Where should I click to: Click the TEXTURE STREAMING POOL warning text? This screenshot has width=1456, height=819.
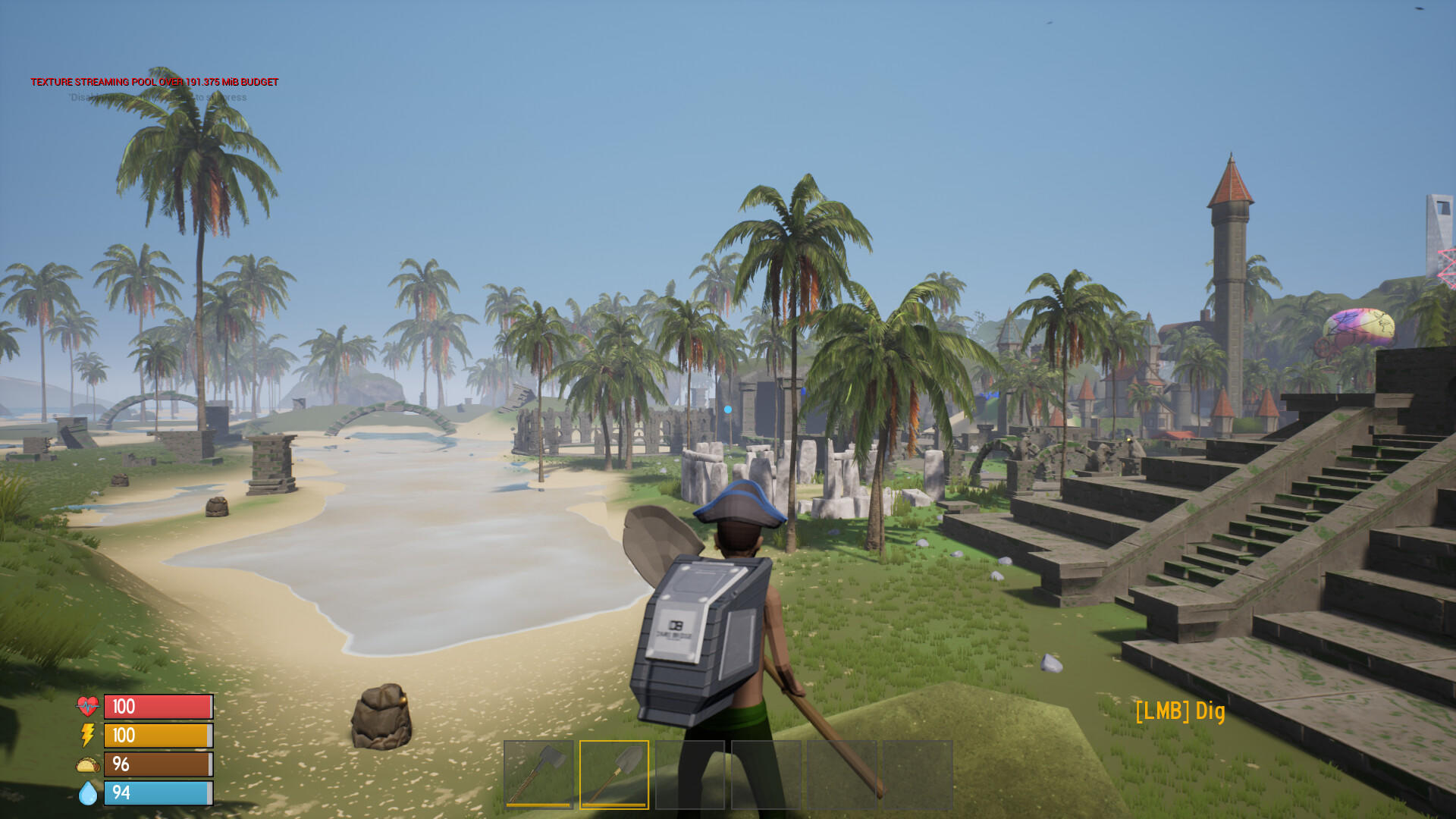154,80
